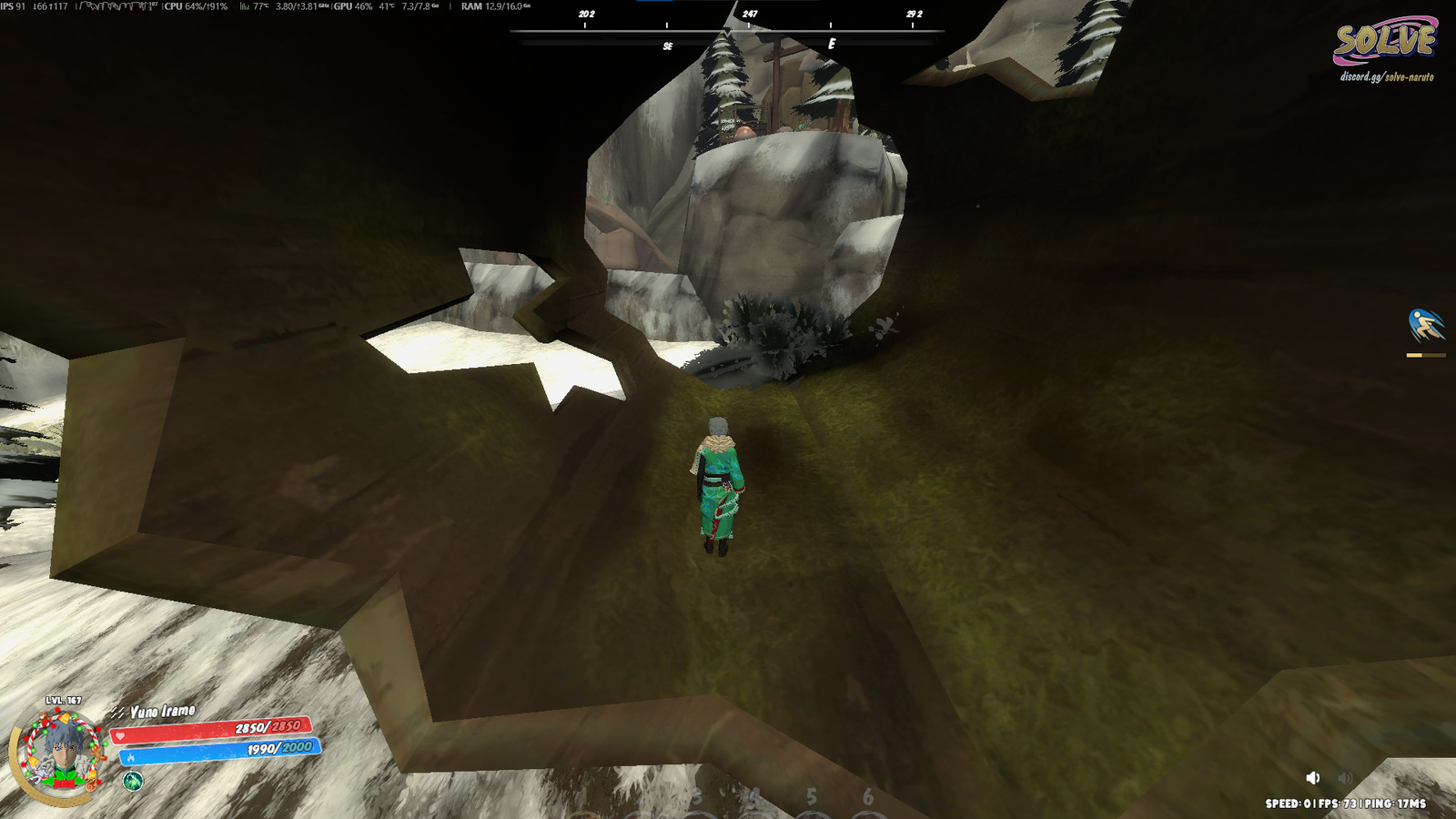Open the discord.gg/solve-naruto link
The image size is (1456, 819).
click(x=1386, y=77)
